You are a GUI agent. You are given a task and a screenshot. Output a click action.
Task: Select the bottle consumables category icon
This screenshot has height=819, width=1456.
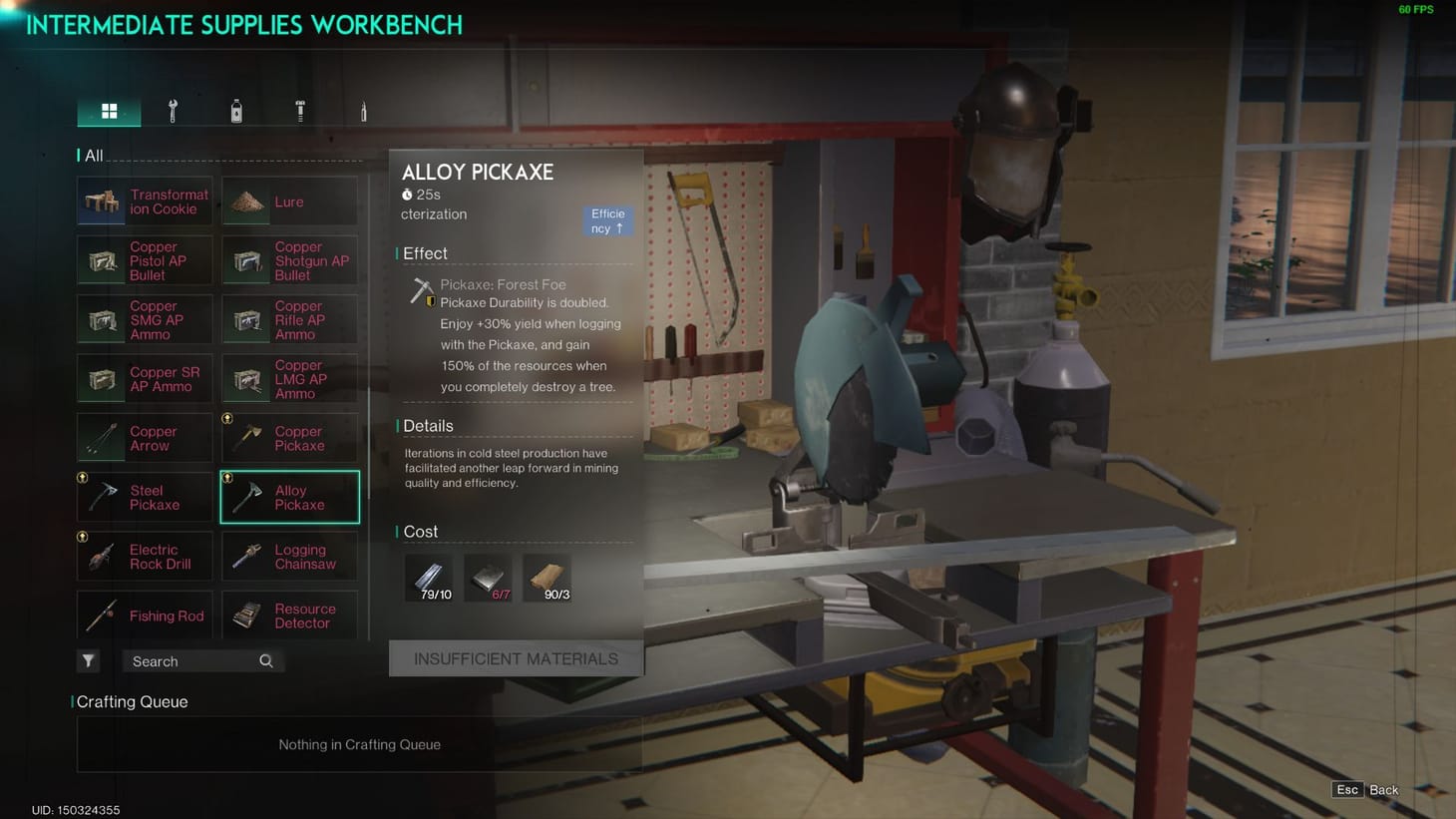point(237,110)
